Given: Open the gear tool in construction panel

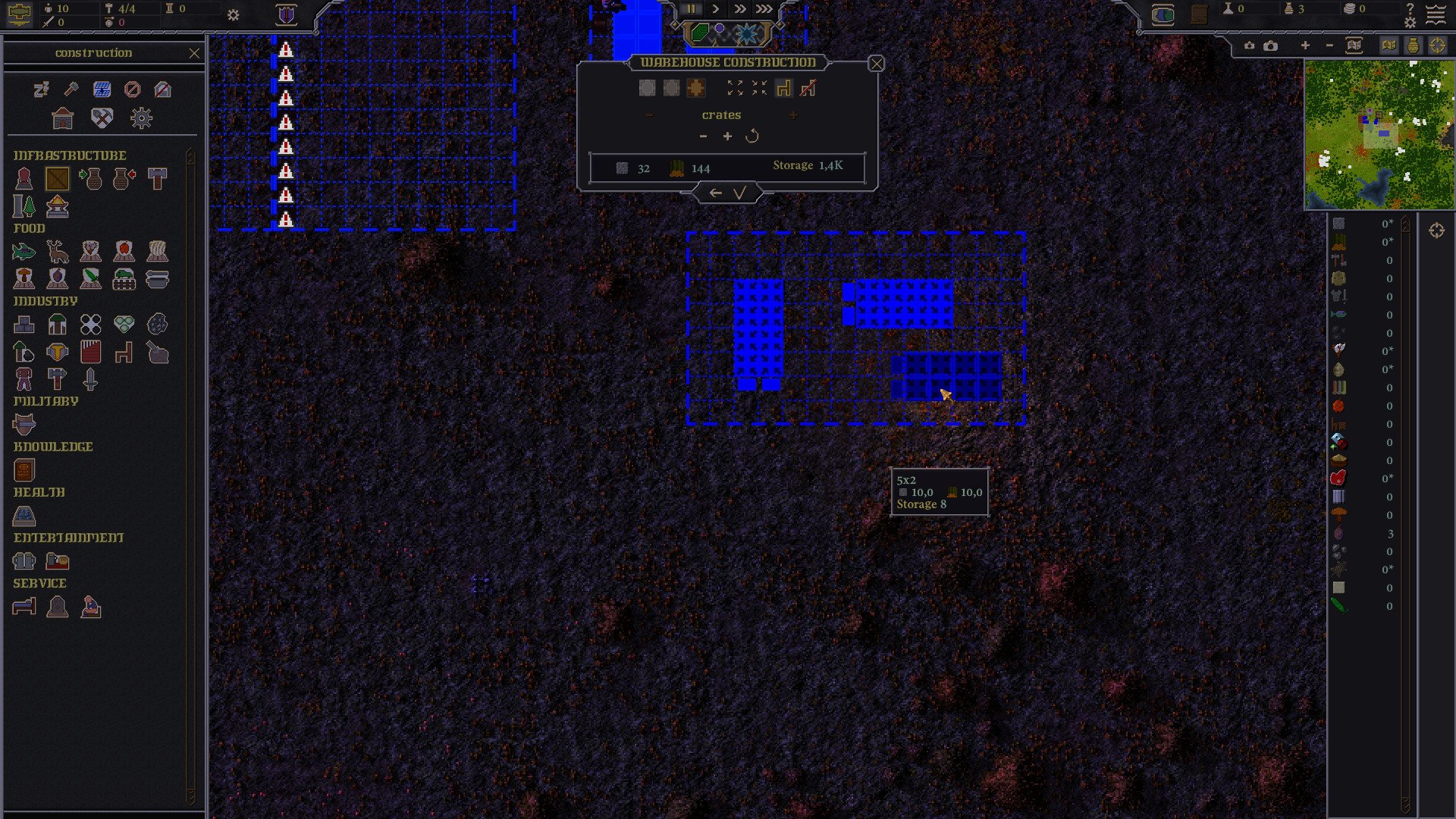Looking at the screenshot, I should coord(141,118).
